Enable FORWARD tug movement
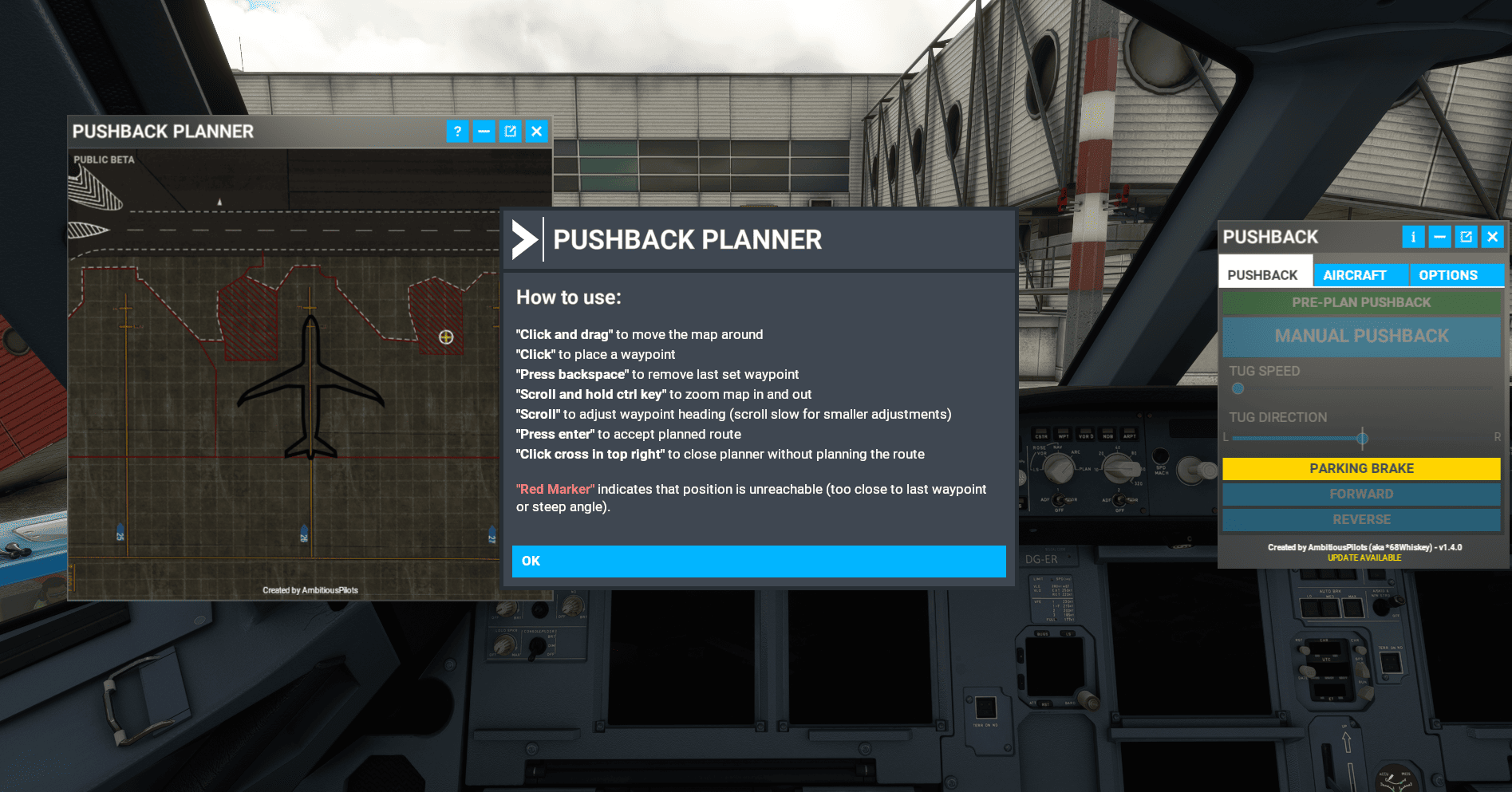1512x792 pixels. pos(1360,494)
